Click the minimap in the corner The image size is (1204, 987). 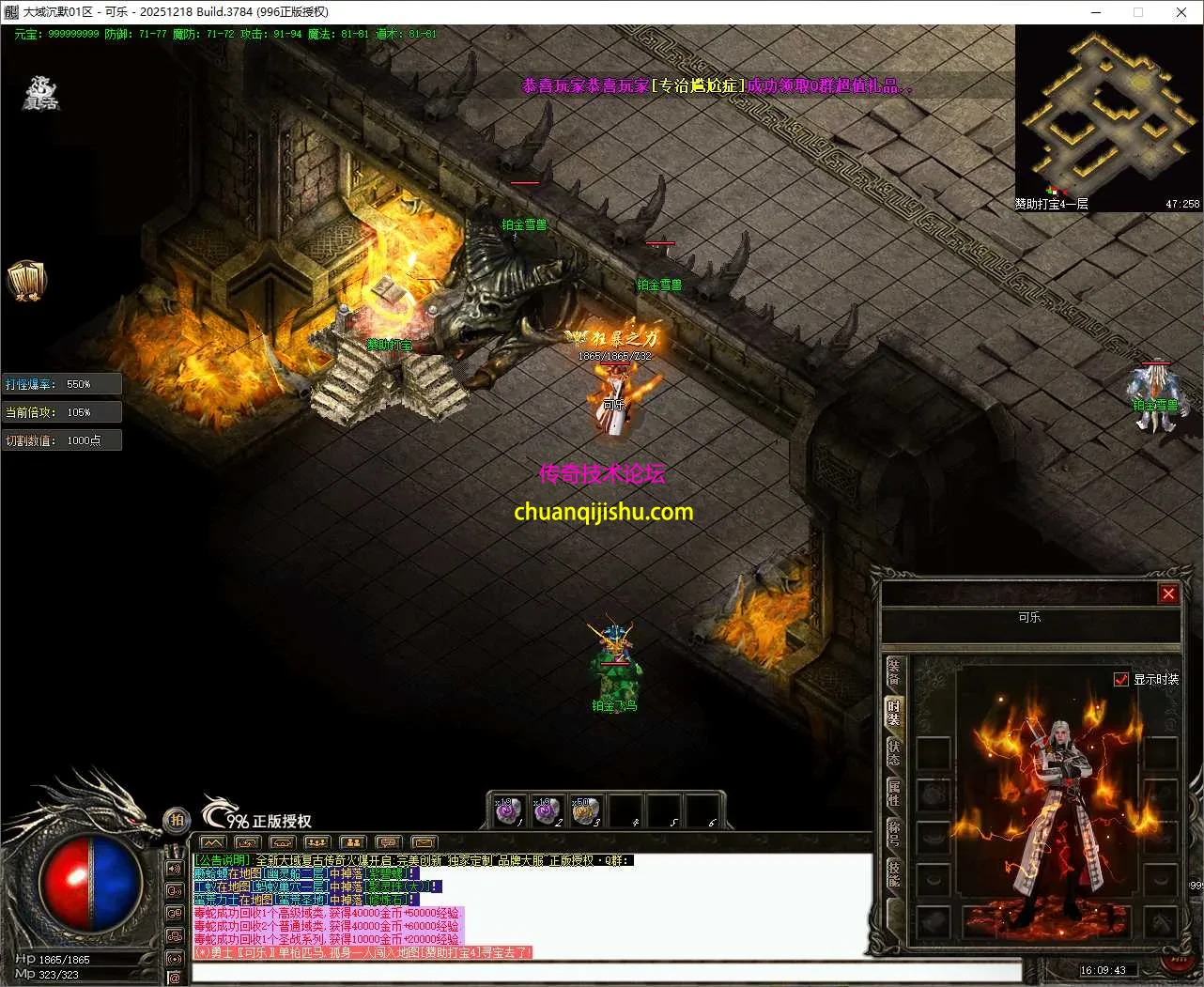tap(1108, 111)
